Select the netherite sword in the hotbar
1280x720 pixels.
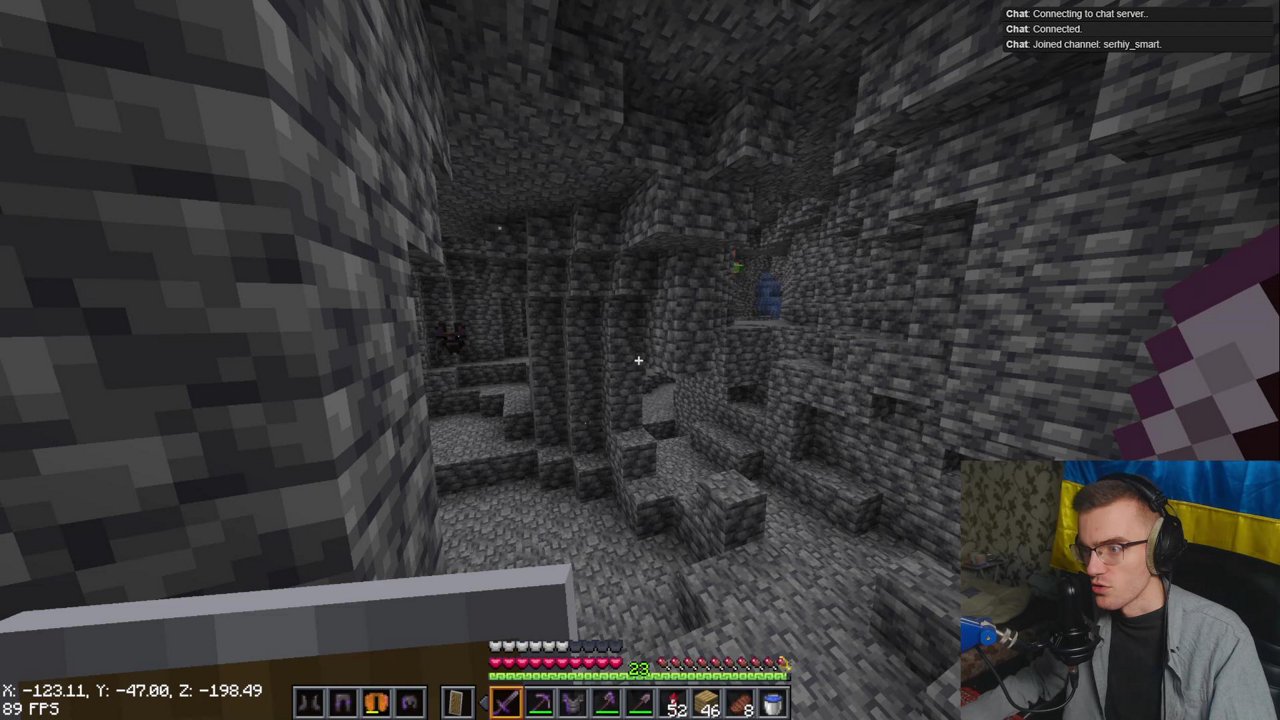point(505,703)
